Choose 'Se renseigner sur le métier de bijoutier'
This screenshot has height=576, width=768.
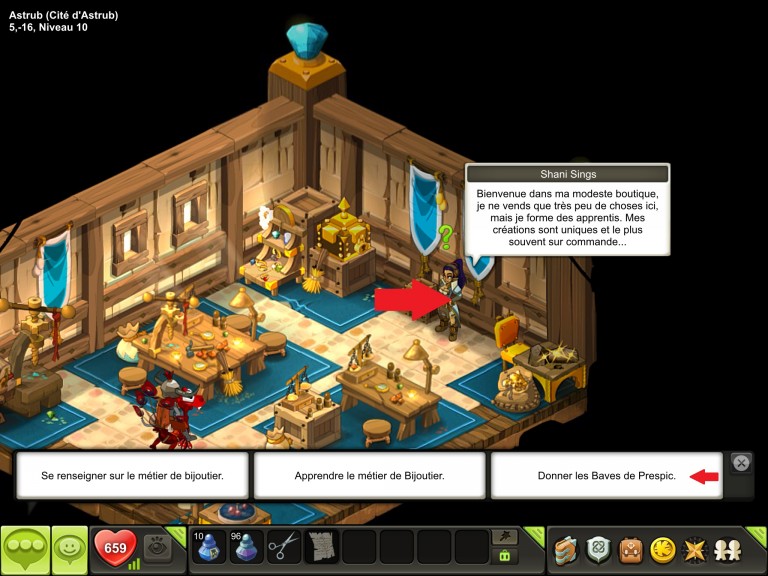tap(132, 476)
